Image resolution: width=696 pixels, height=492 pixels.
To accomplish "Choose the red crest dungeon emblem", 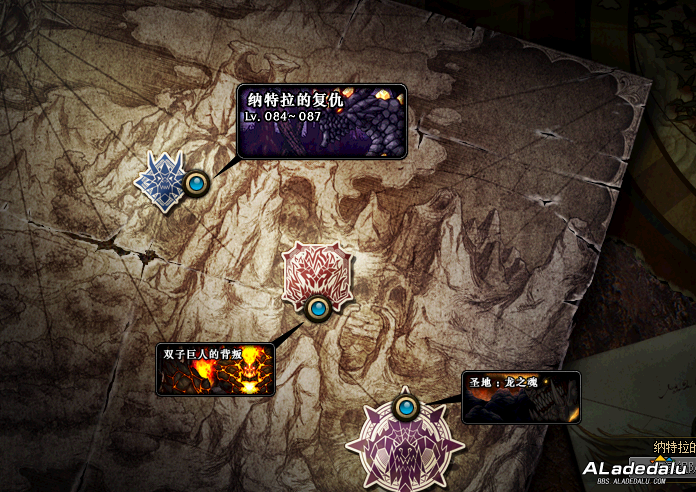I will pyautogui.click(x=316, y=271).
